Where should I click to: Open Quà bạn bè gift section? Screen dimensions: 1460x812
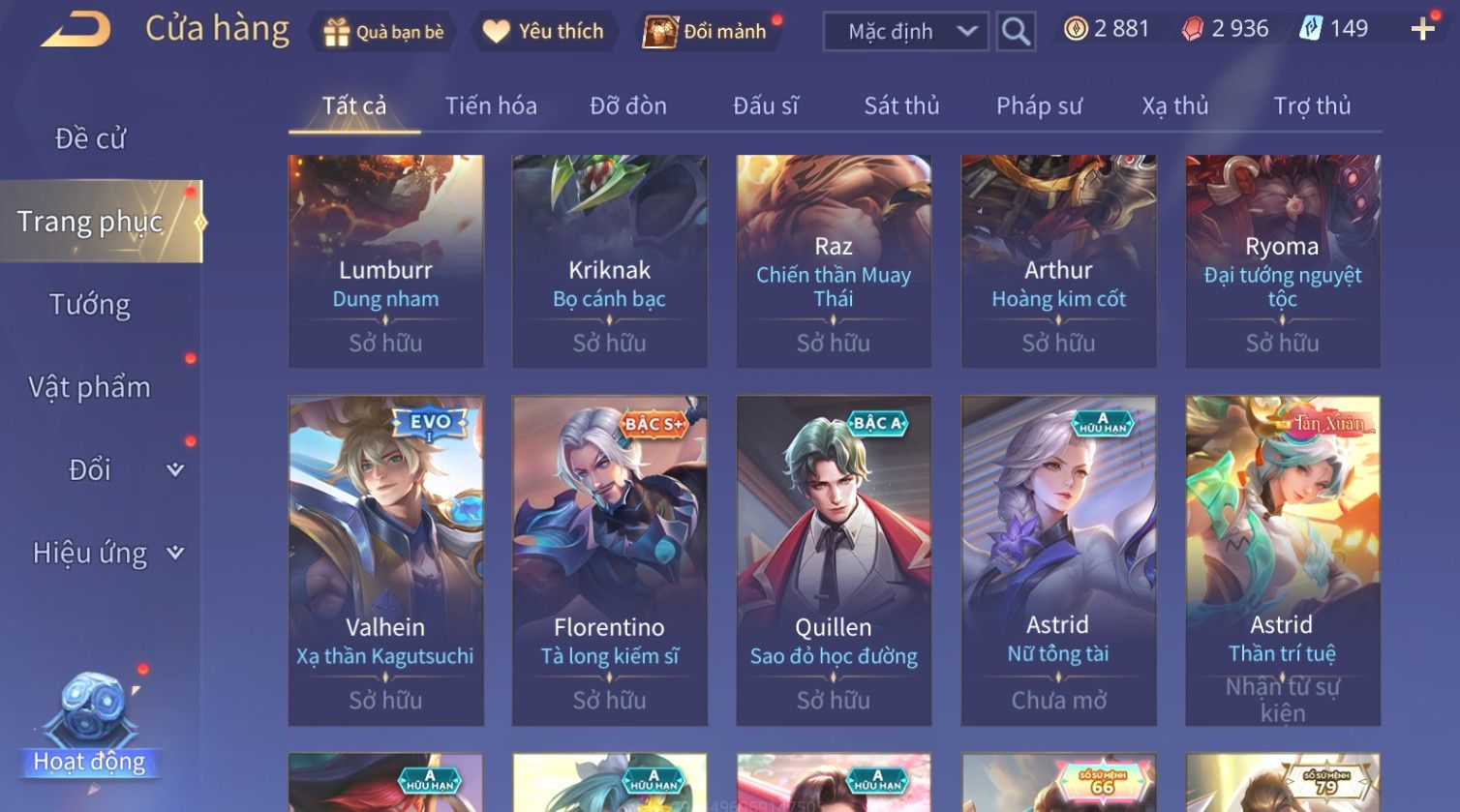point(383,32)
